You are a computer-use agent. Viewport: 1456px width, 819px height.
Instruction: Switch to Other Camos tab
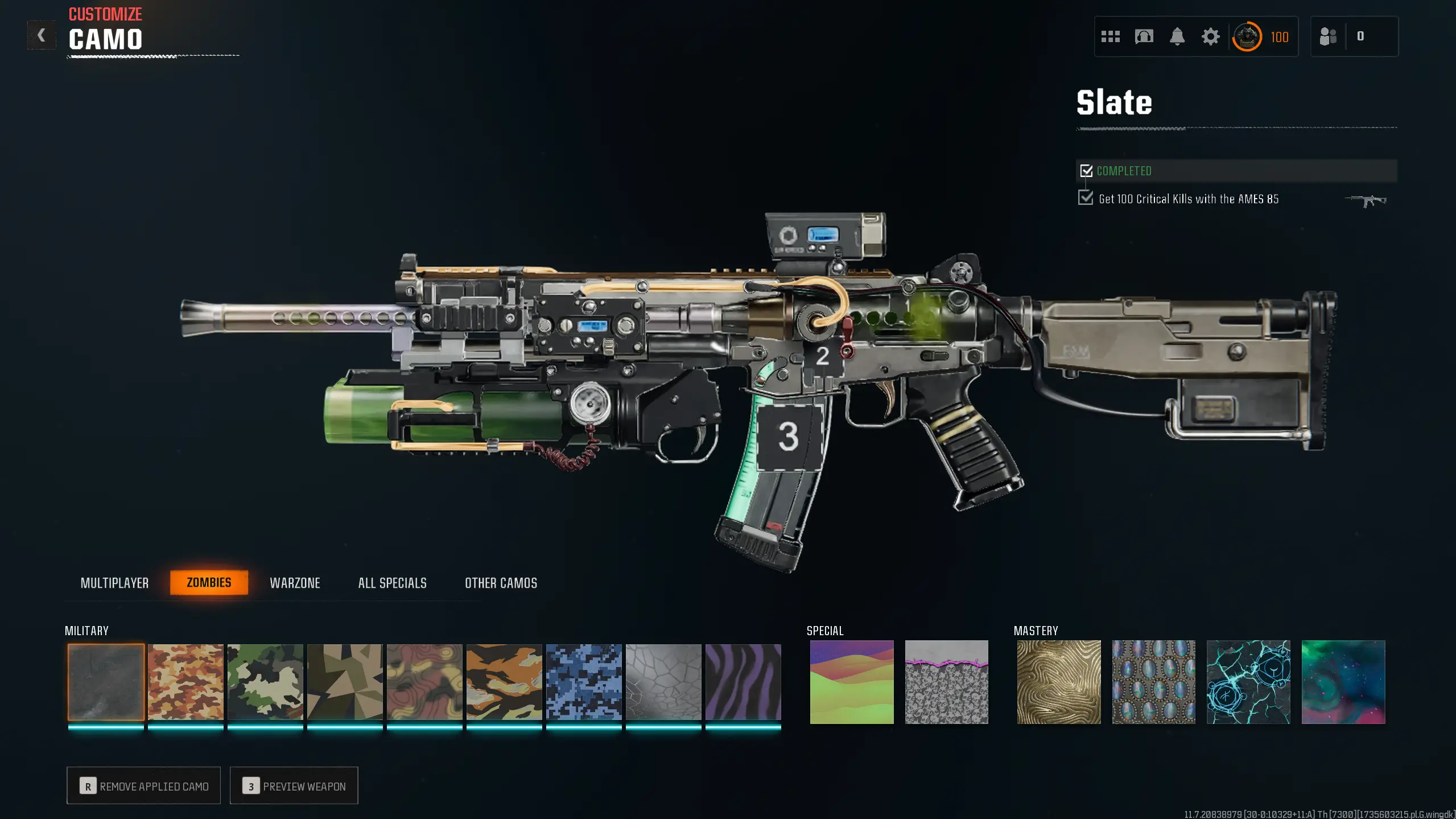click(x=501, y=583)
